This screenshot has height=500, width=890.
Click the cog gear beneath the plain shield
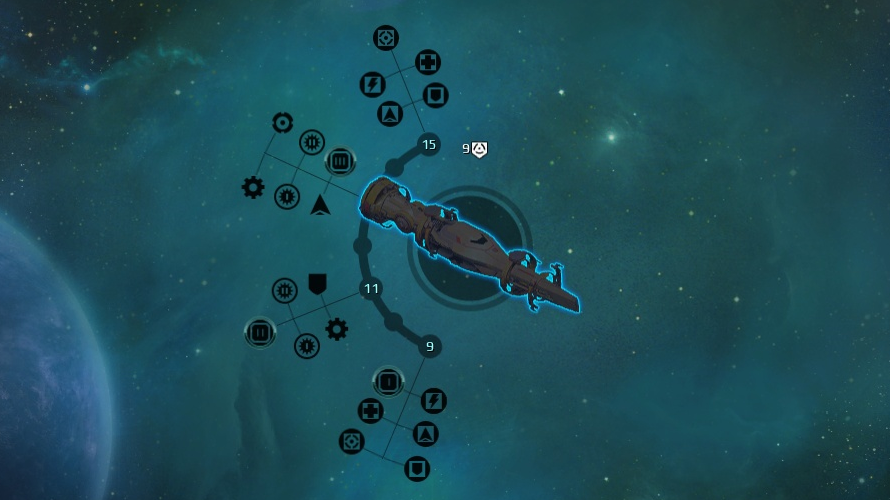coord(337,328)
